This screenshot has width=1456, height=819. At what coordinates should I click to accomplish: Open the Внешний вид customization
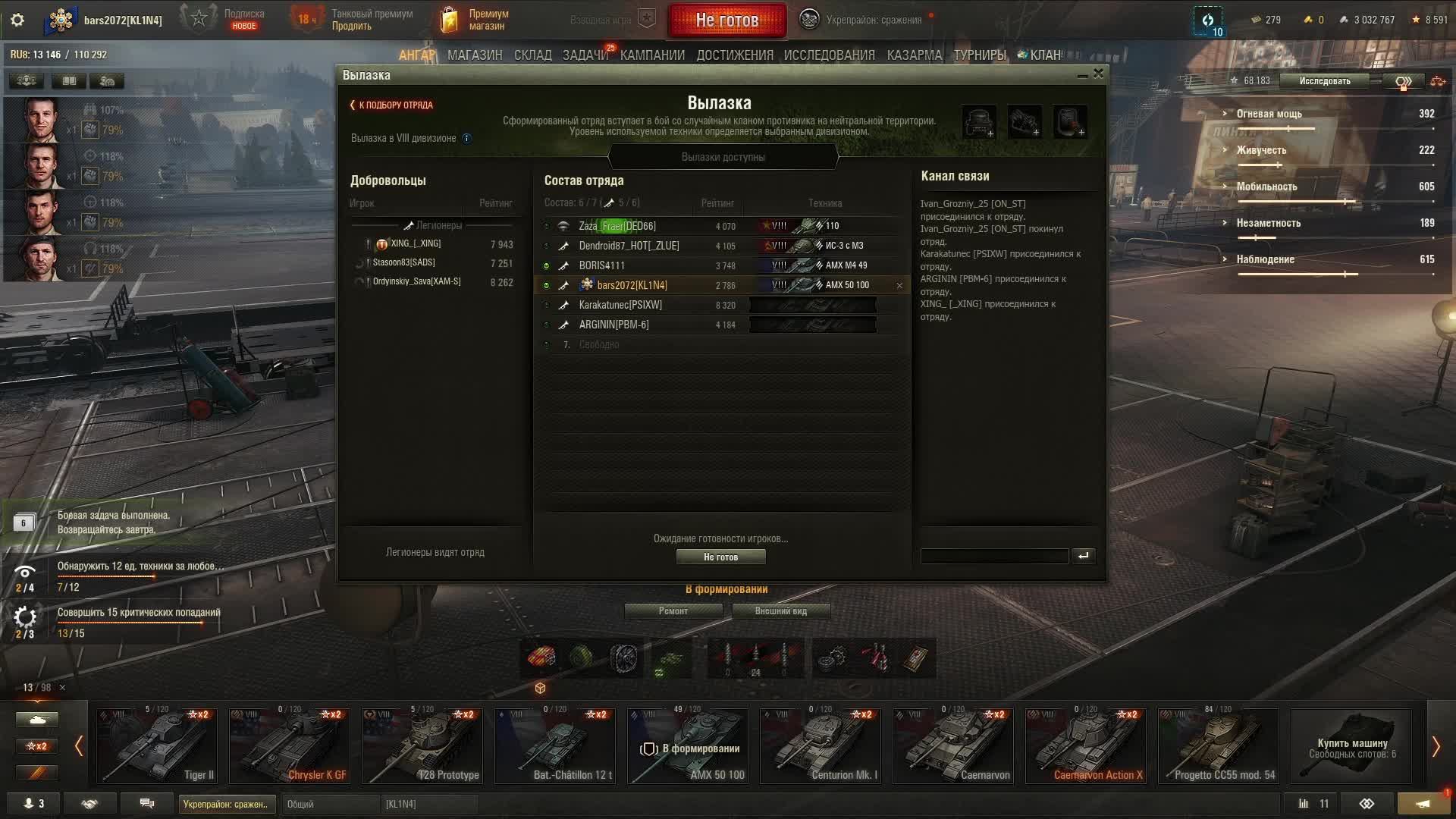780,611
